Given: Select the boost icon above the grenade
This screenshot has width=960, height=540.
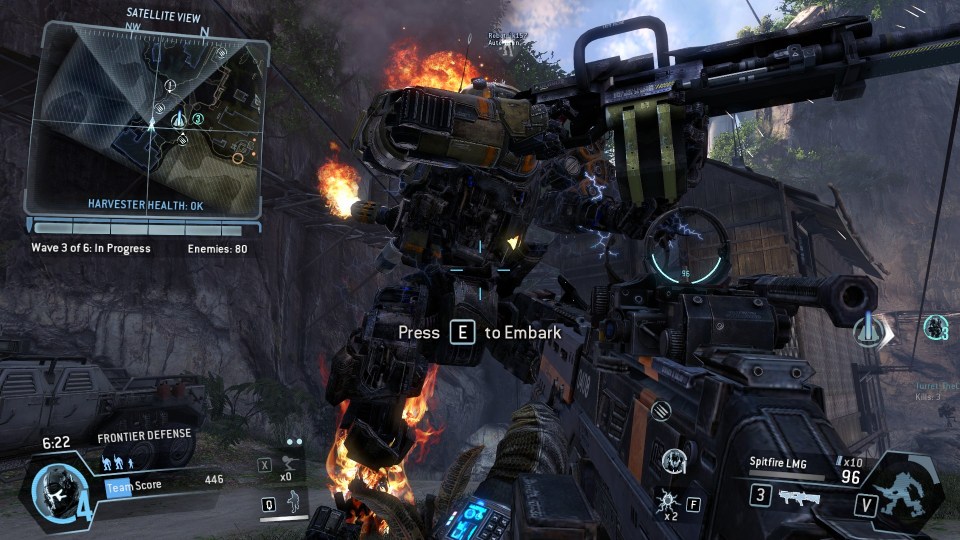Looking at the screenshot, I should click(x=672, y=461).
